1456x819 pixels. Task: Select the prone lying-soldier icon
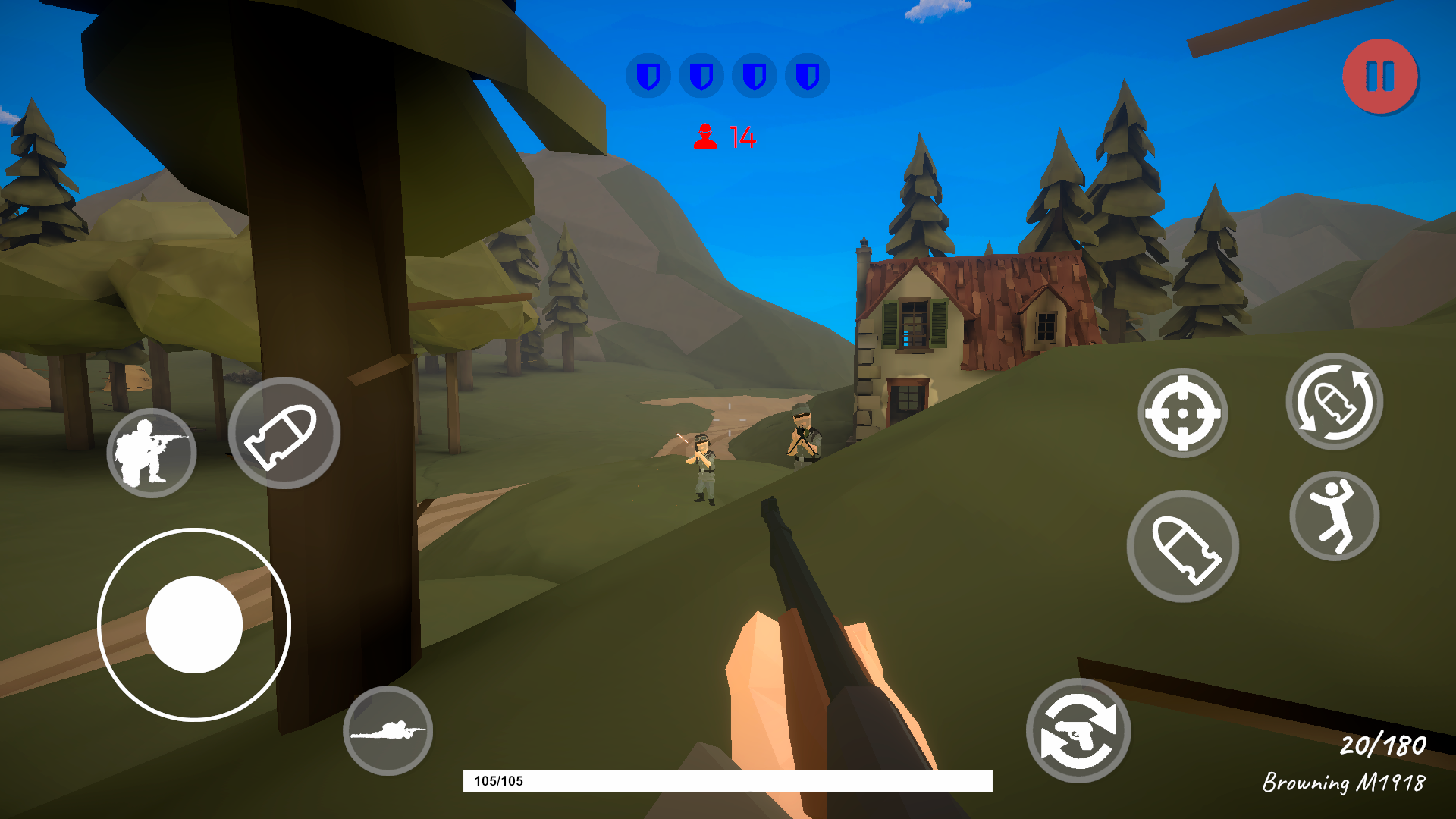(388, 730)
